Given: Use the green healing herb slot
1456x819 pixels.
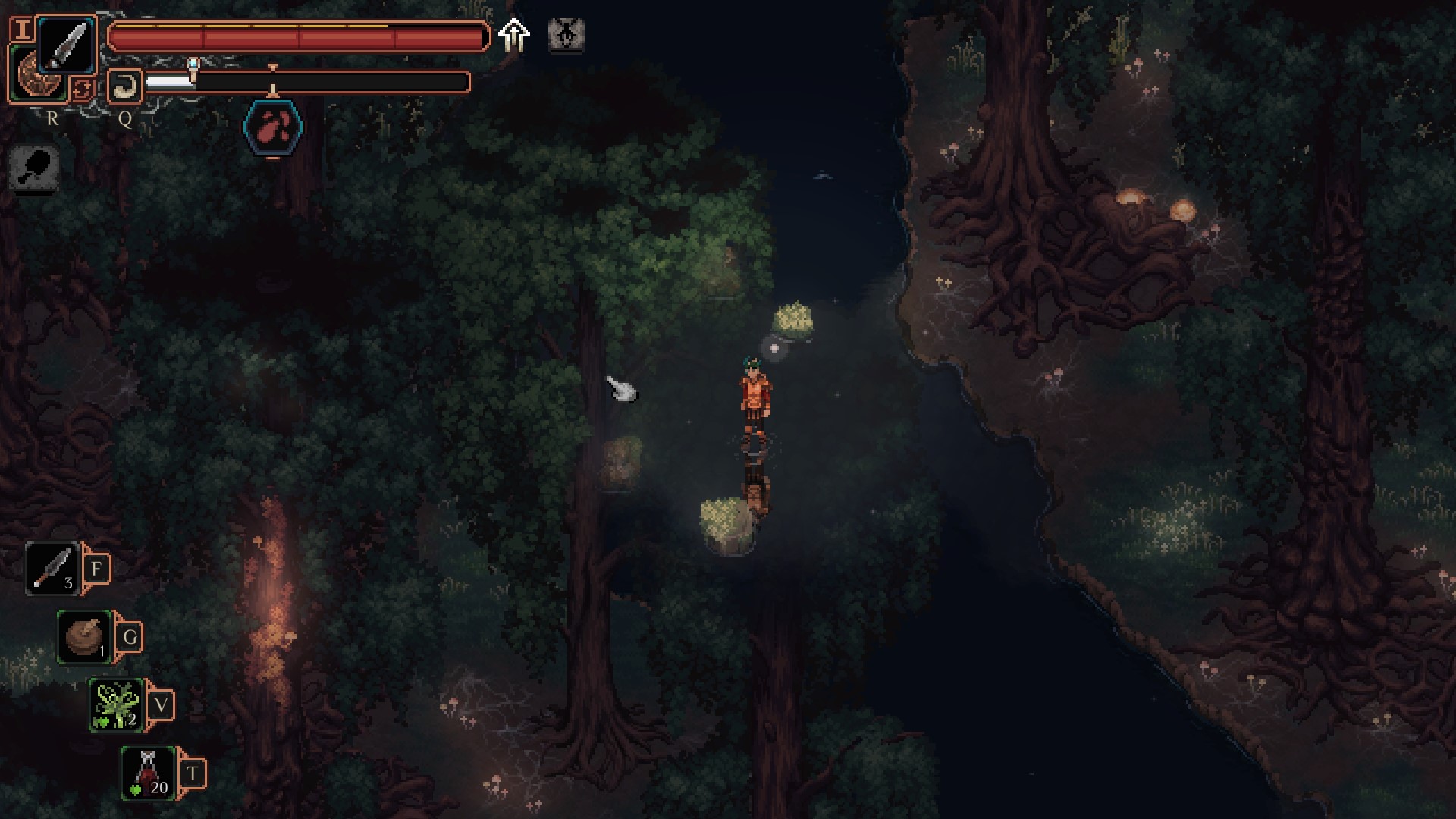Looking at the screenshot, I should click(116, 704).
